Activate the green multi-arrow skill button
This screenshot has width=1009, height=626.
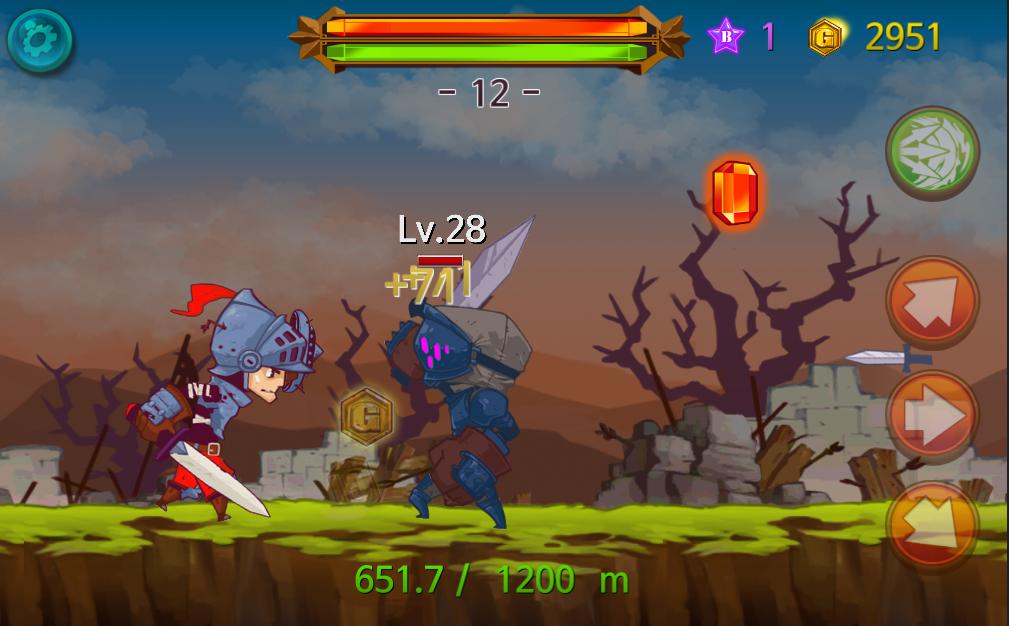pos(932,153)
